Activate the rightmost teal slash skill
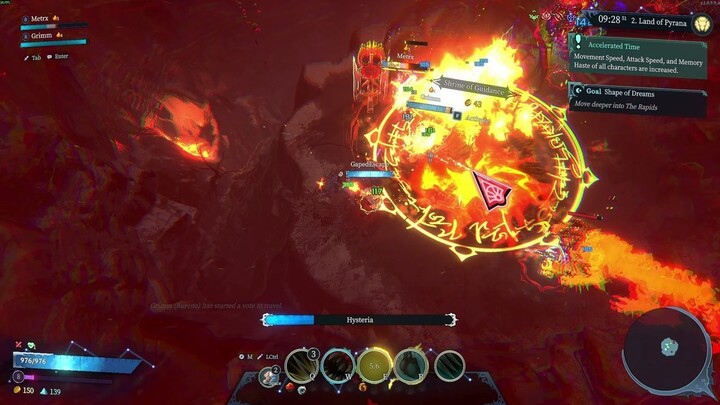720x405 pixels. point(449,366)
